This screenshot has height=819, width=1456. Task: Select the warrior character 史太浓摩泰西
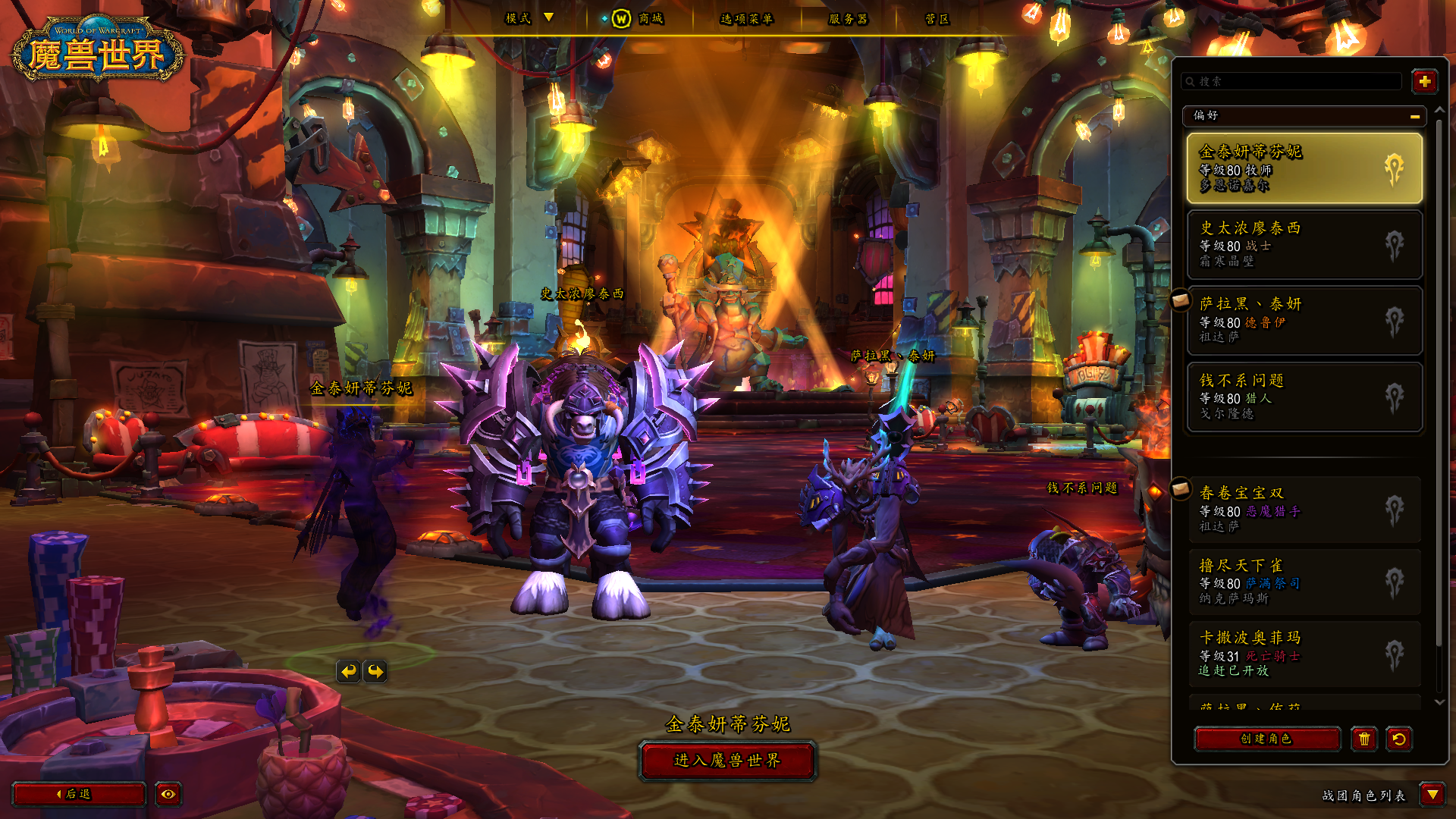pyautogui.click(x=1304, y=244)
